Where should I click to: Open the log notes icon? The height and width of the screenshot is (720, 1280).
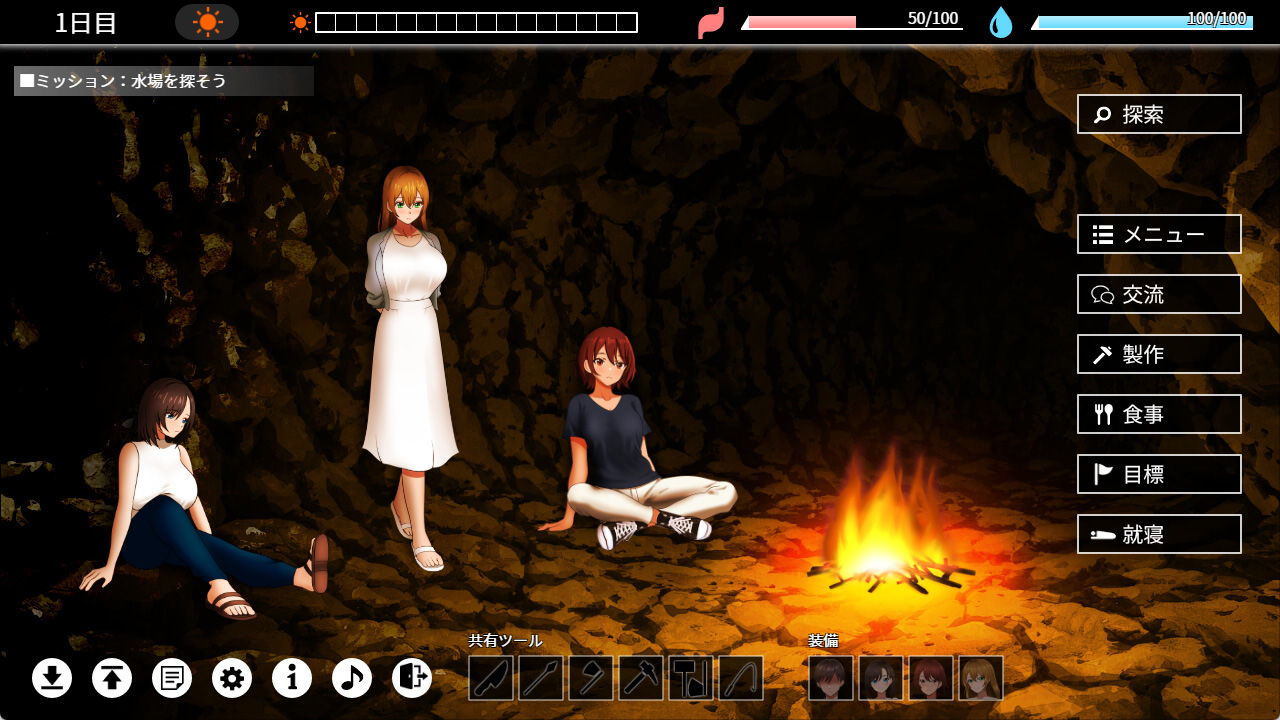[172, 678]
